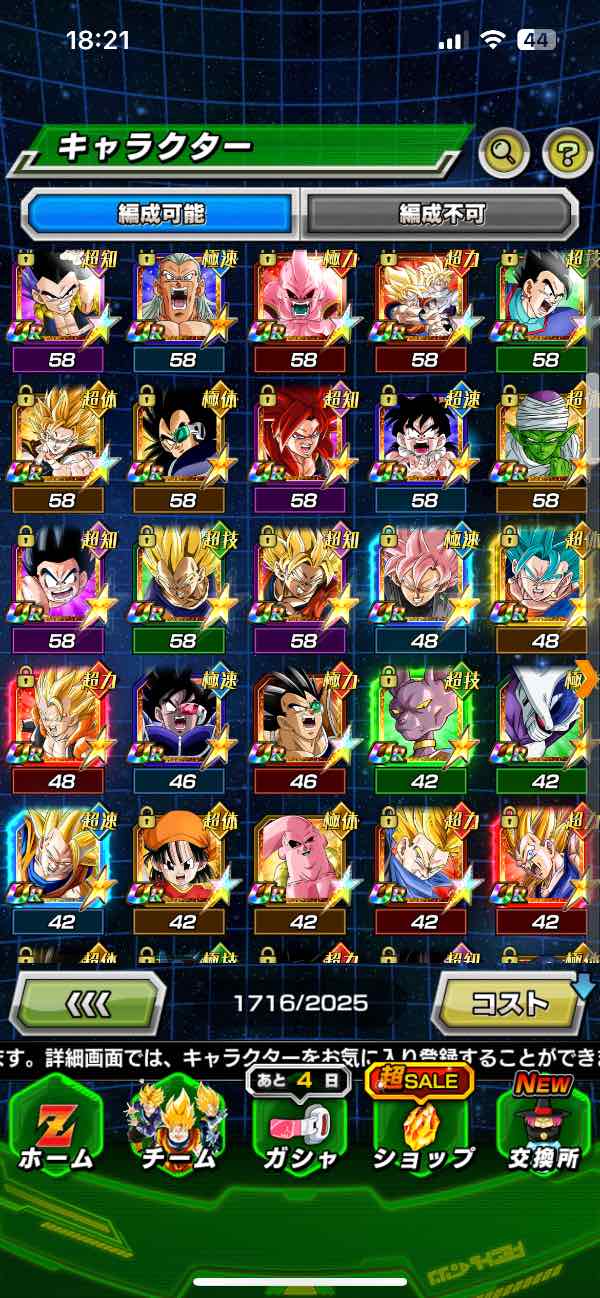Select the pink Majin Buu card with 極力
600x1298 pixels.
pos(304,300)
